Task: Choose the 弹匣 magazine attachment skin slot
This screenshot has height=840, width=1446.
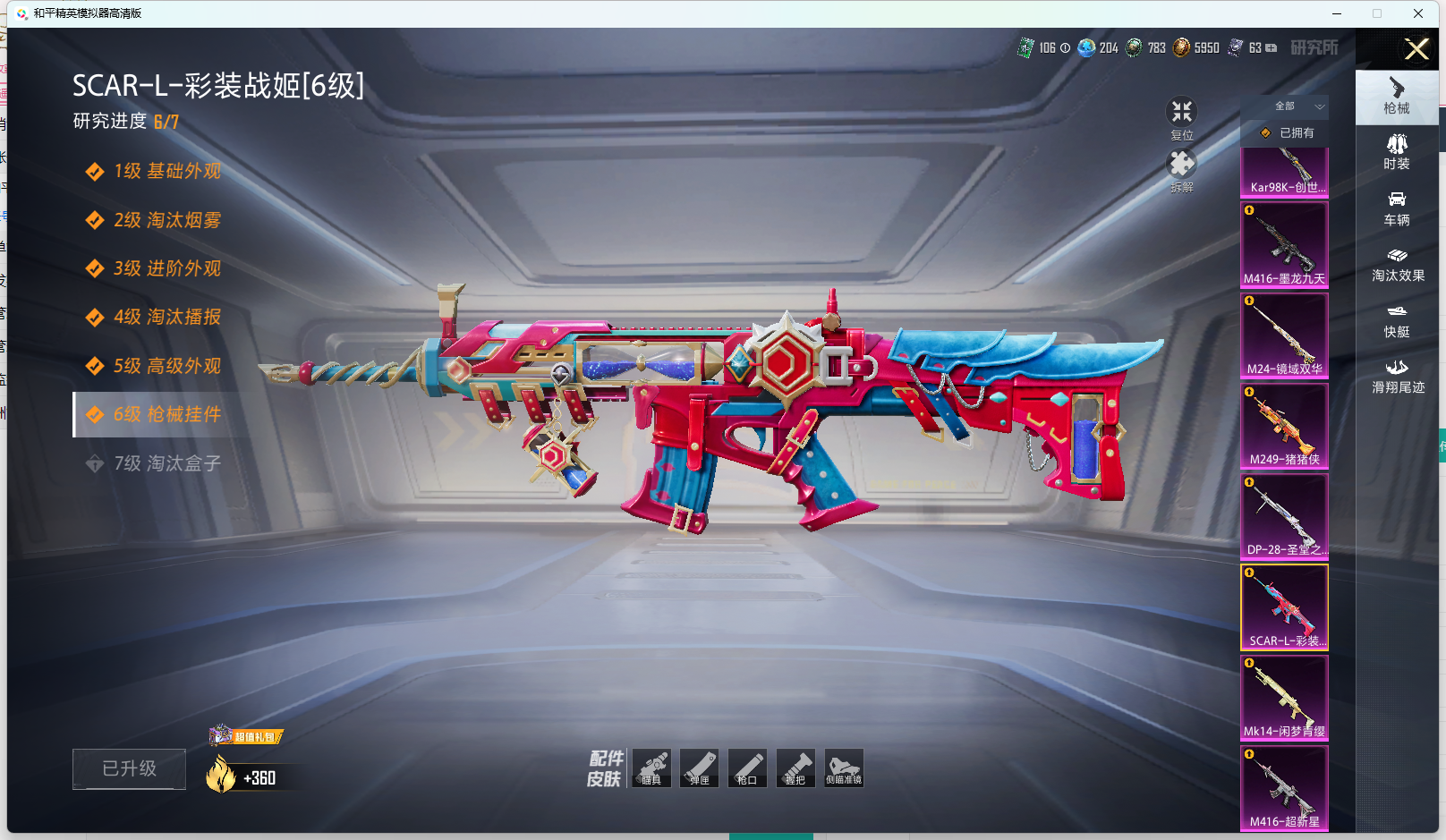Action: tap(700, 768)
